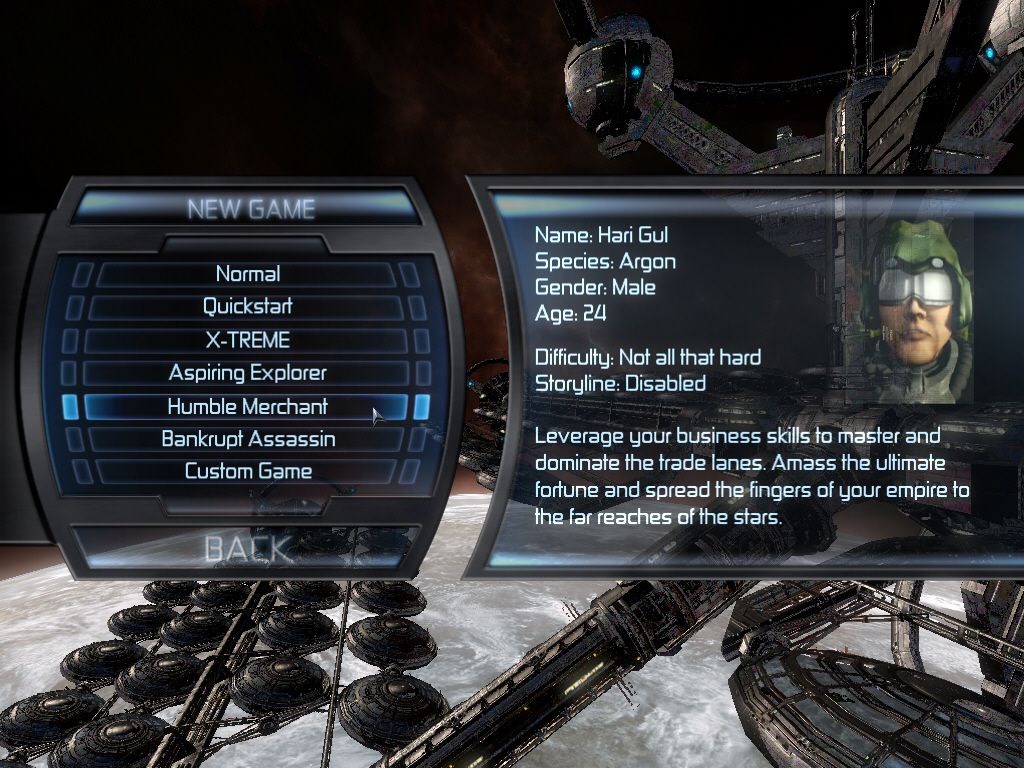1024x768 pixels.
Task: Select the Normal game start
Action: (248, 274)
